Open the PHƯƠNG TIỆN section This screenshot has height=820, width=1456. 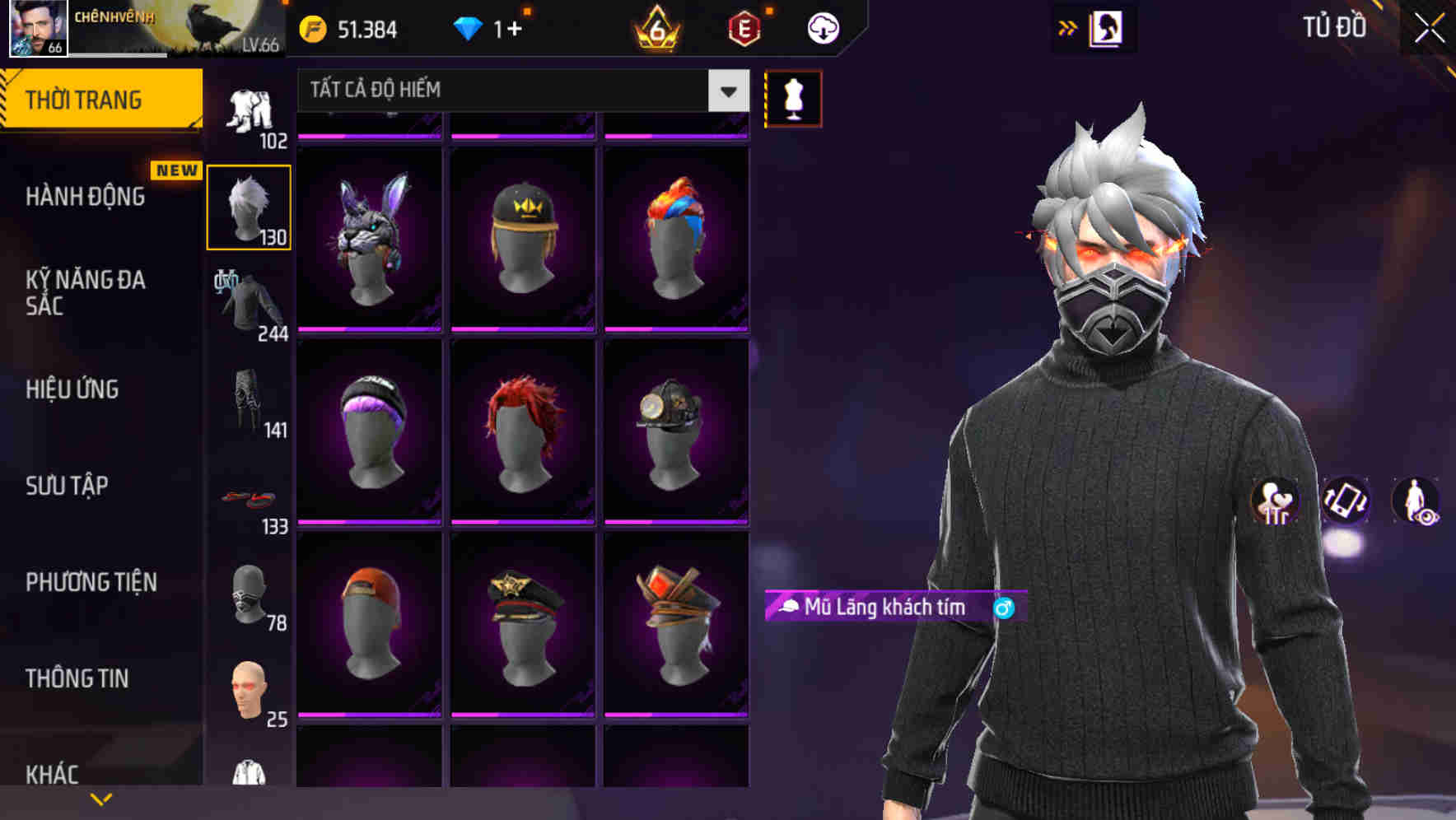click(91, 582)
